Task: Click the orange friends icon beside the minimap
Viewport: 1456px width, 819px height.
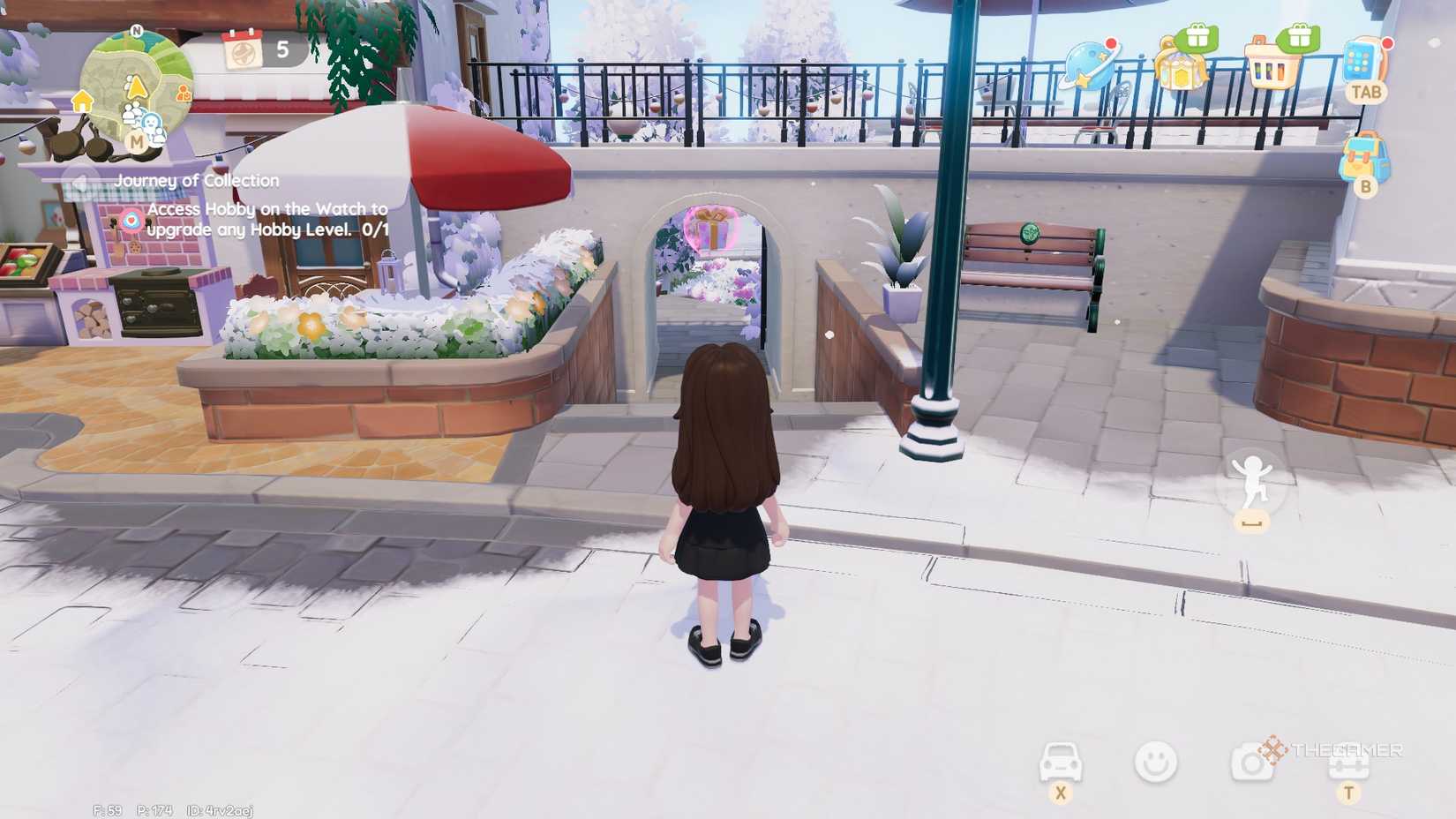Action: point(184,94)
